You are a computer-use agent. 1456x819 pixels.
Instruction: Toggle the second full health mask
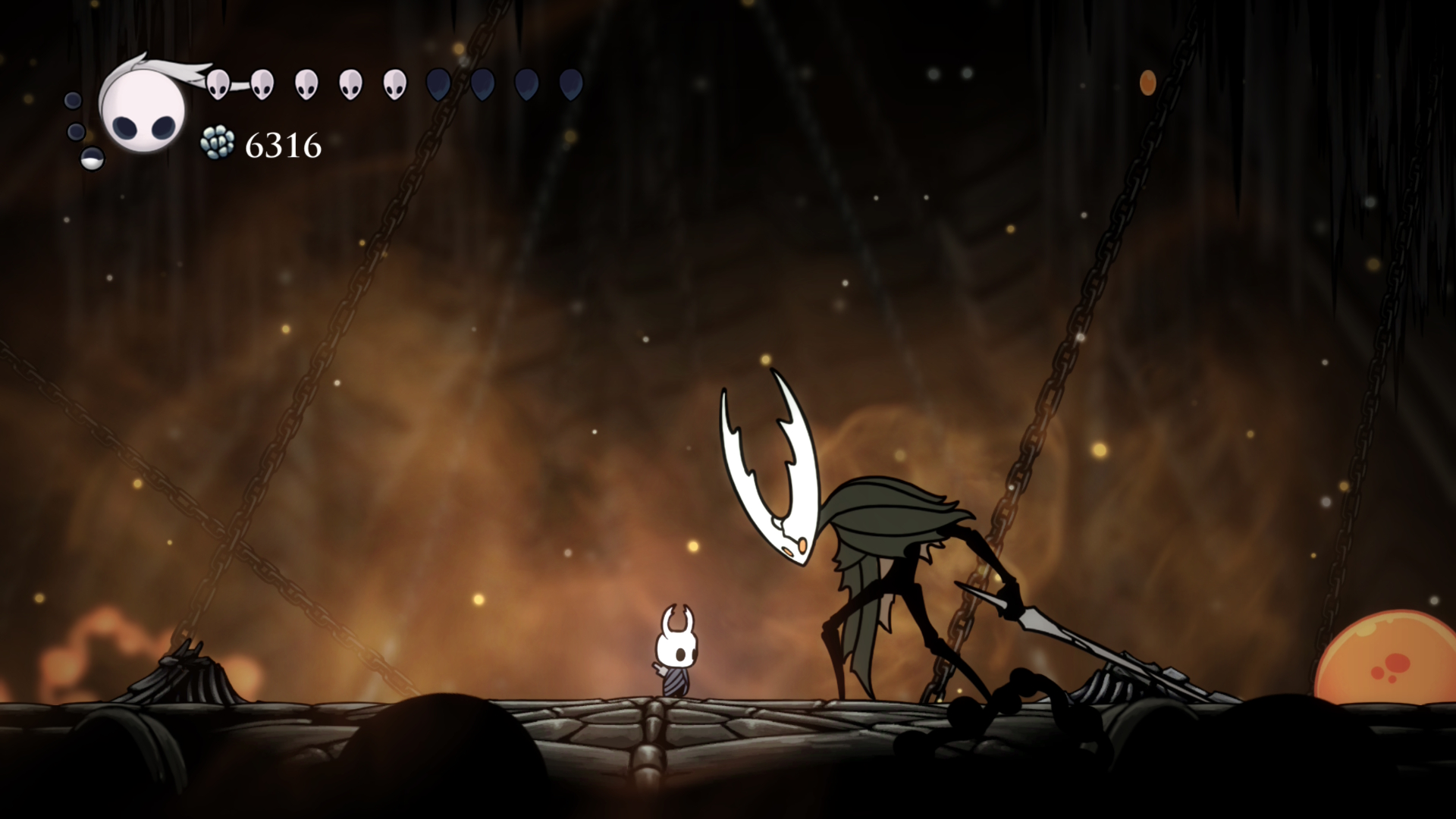tap(262, 83)
